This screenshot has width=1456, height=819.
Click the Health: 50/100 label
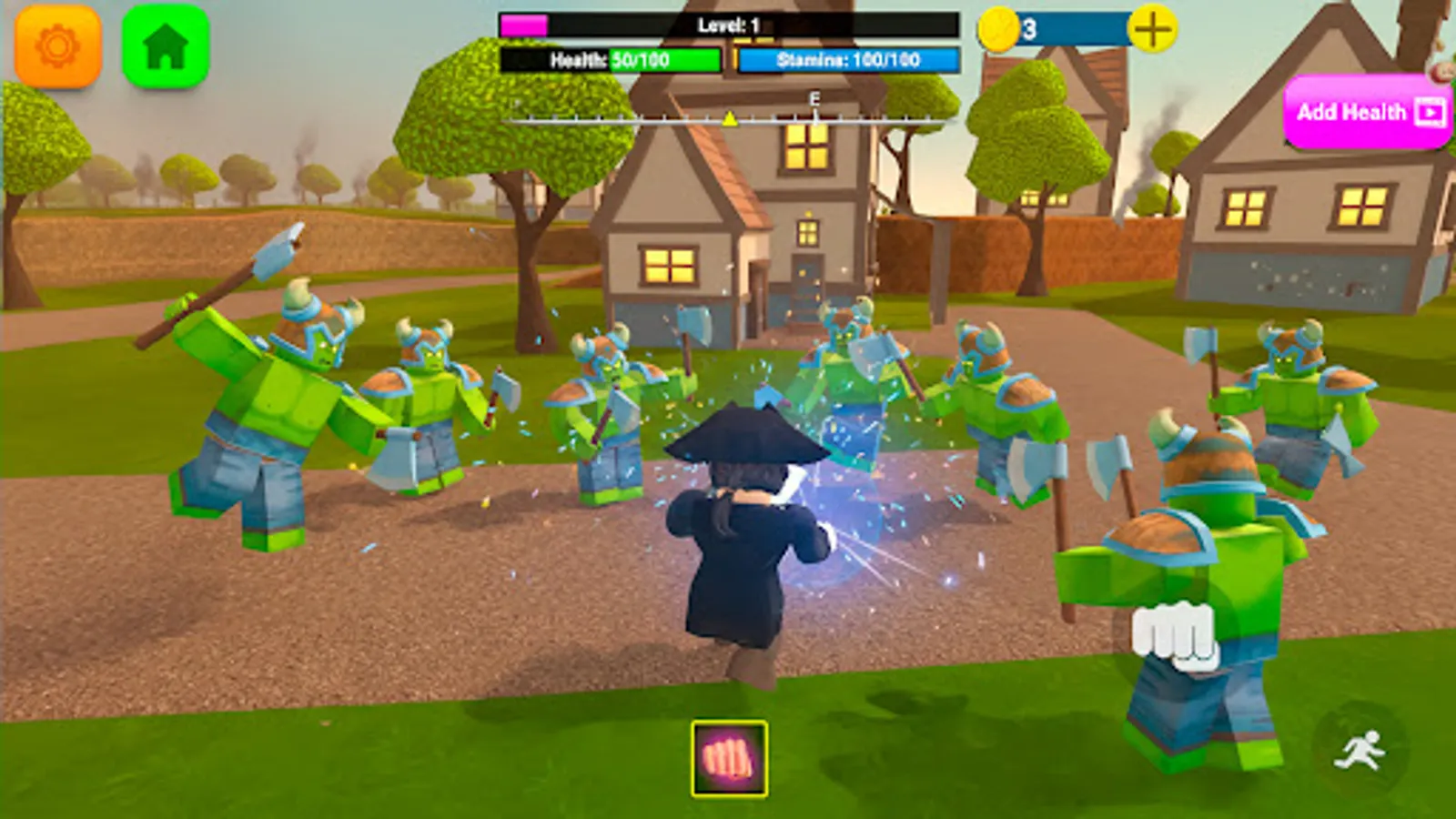[x=610, y=62]
